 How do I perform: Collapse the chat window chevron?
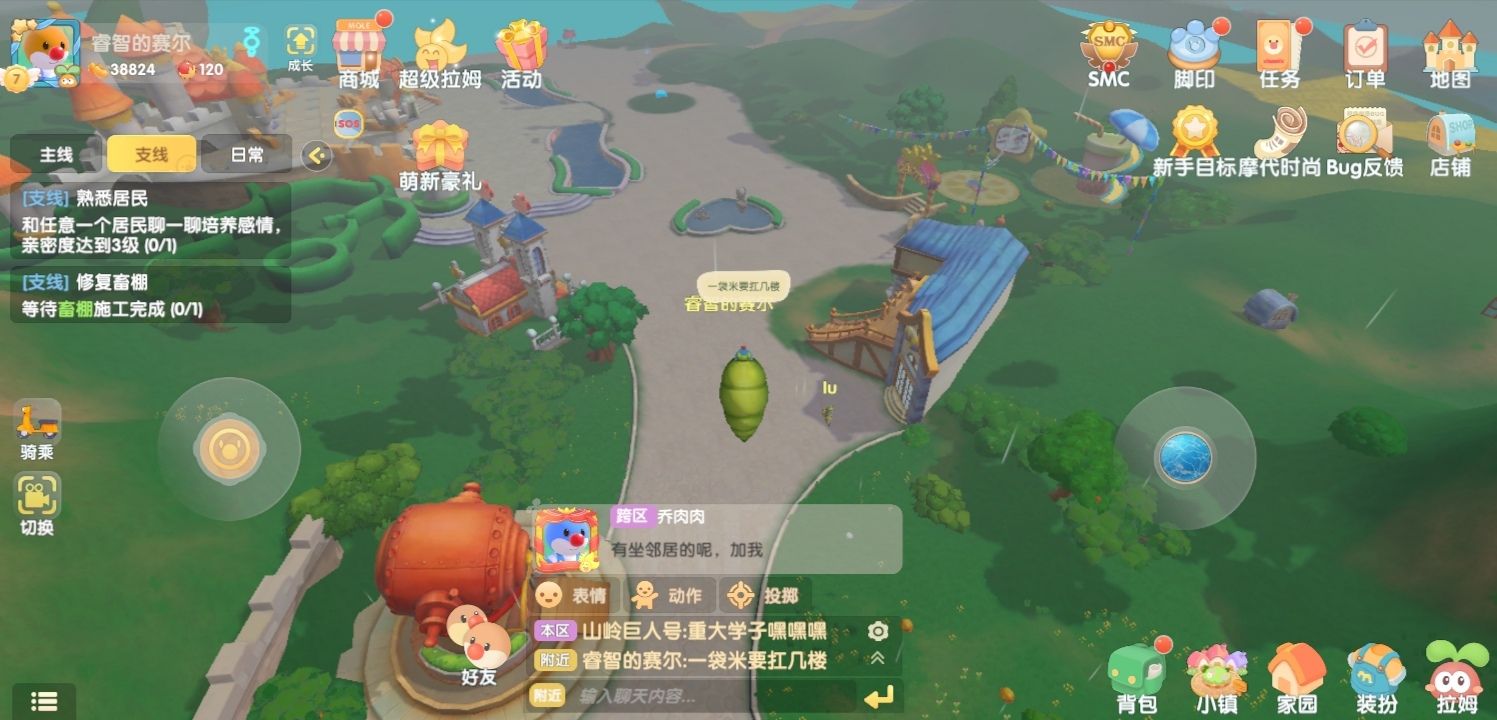[876, 659]
